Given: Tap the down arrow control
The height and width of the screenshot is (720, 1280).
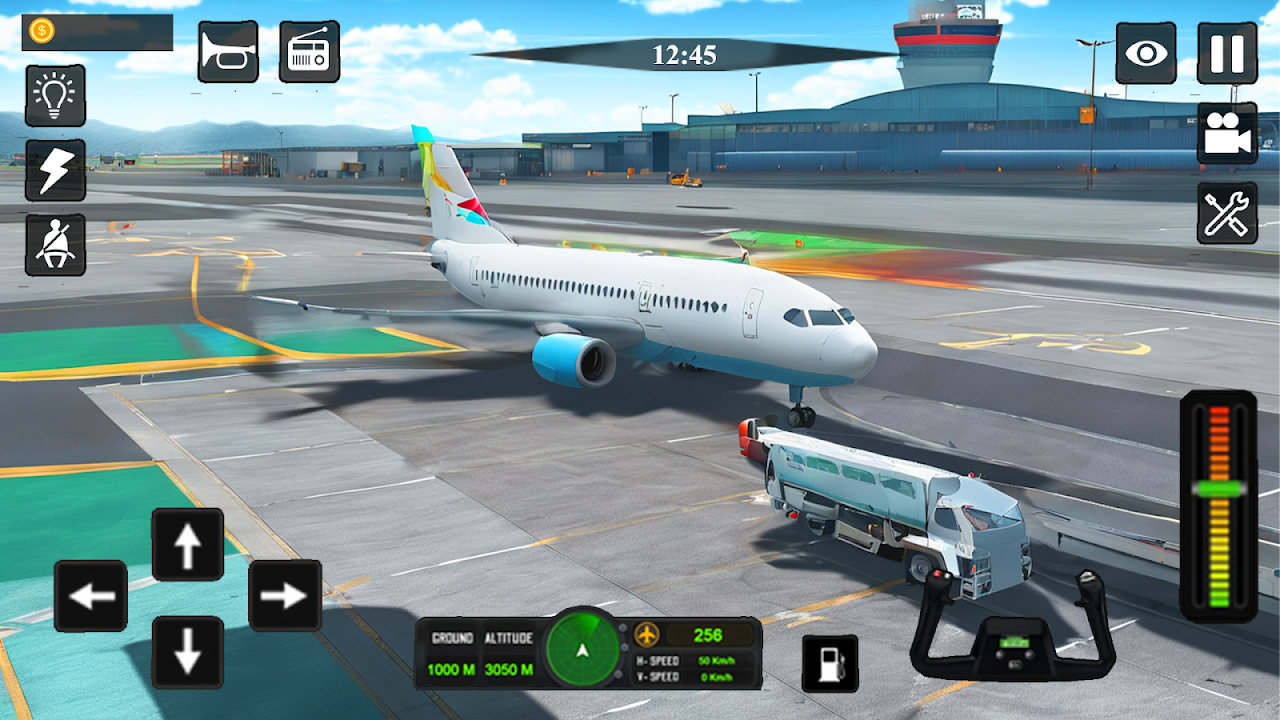Looking at the screenshot, I should point(188,652).
